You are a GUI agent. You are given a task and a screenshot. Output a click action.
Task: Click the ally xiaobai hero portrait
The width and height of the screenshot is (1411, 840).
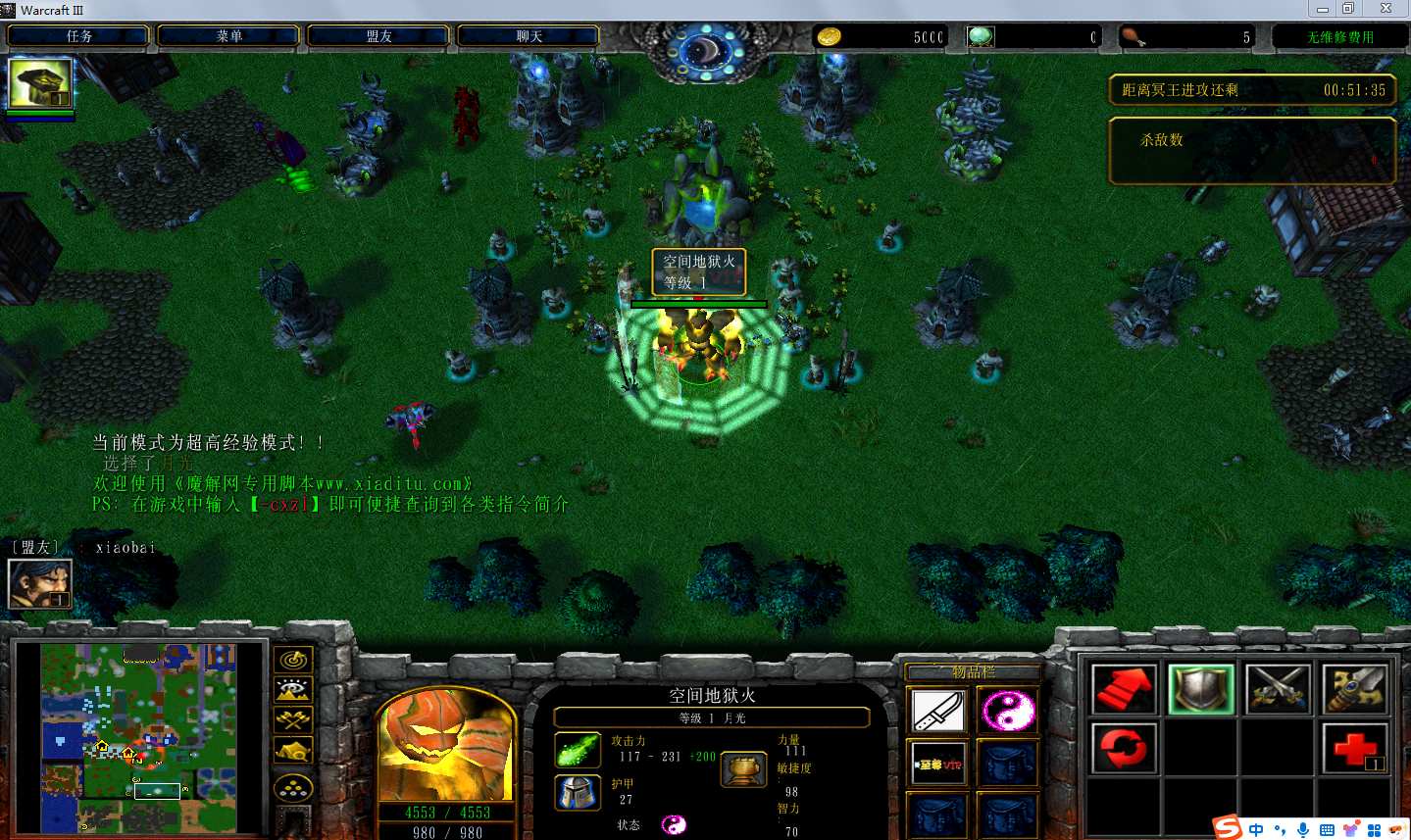pyautogui.click(x=39, y=582)
